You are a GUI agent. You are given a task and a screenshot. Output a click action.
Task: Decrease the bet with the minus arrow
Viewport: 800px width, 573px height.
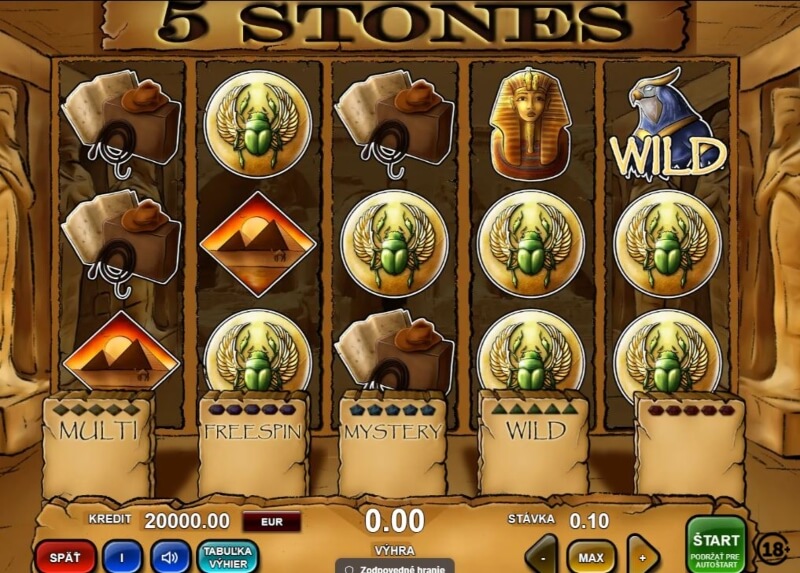(542, 556)
